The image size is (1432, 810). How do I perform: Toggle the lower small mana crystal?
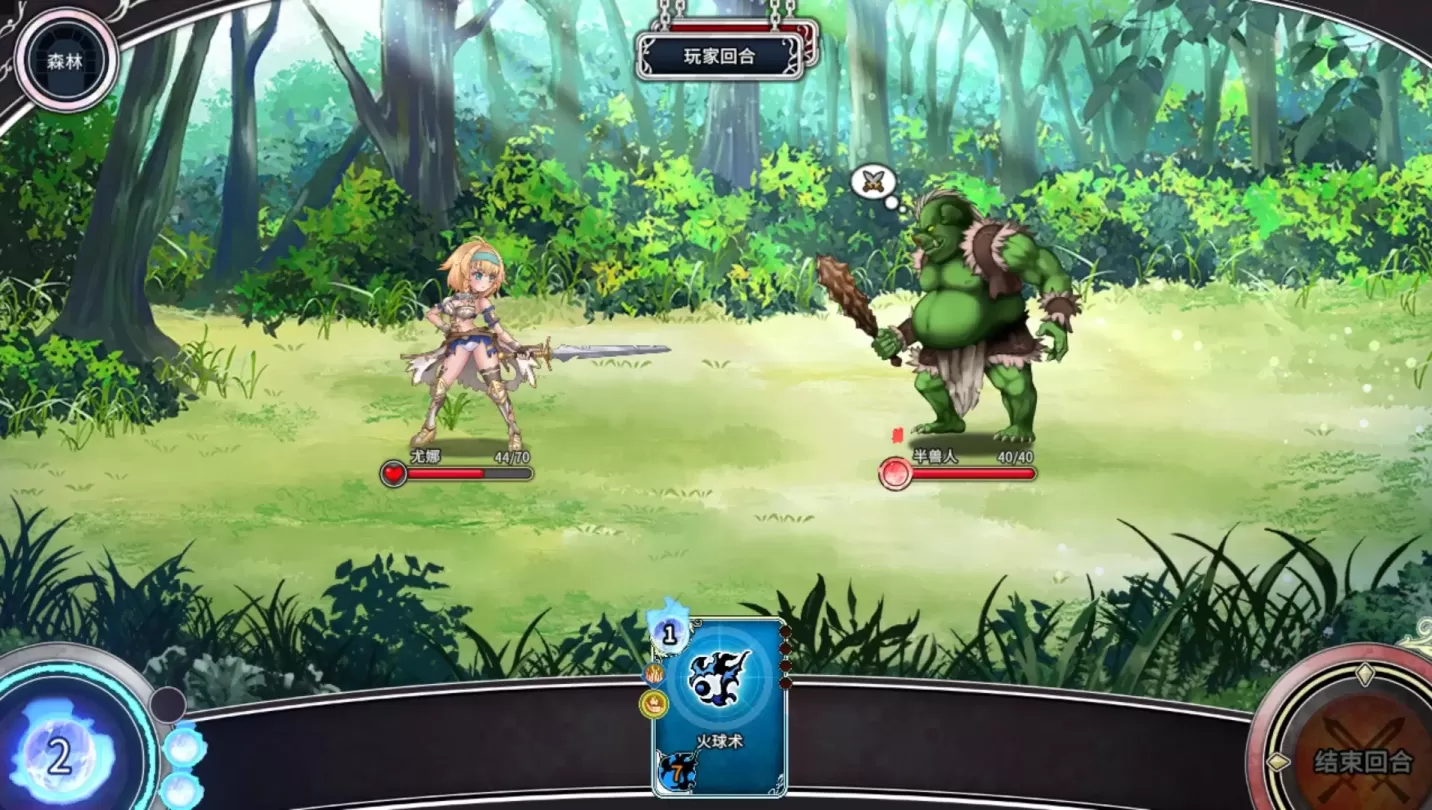184,792
